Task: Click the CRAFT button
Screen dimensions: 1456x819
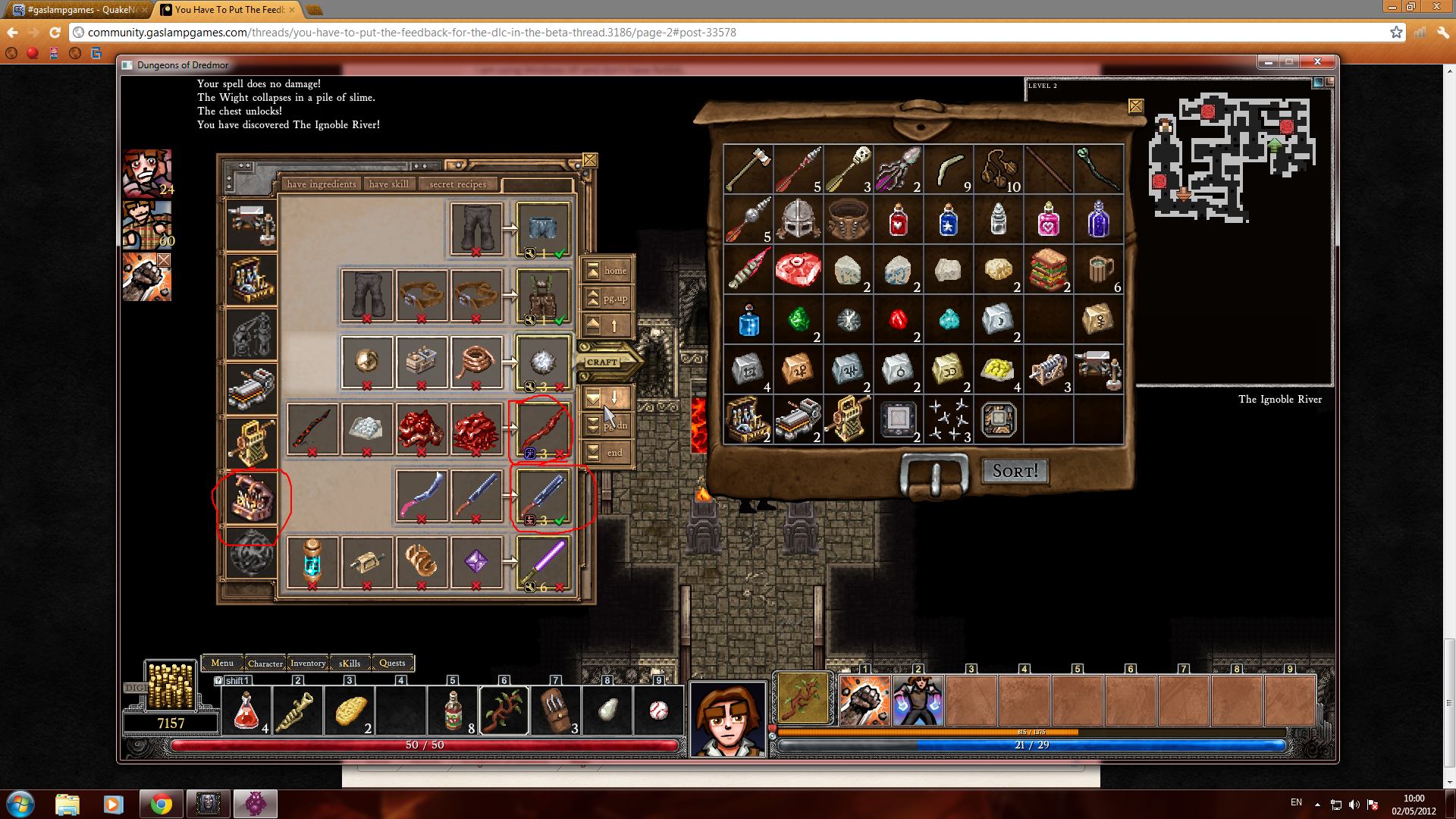Action: (603, 362)
